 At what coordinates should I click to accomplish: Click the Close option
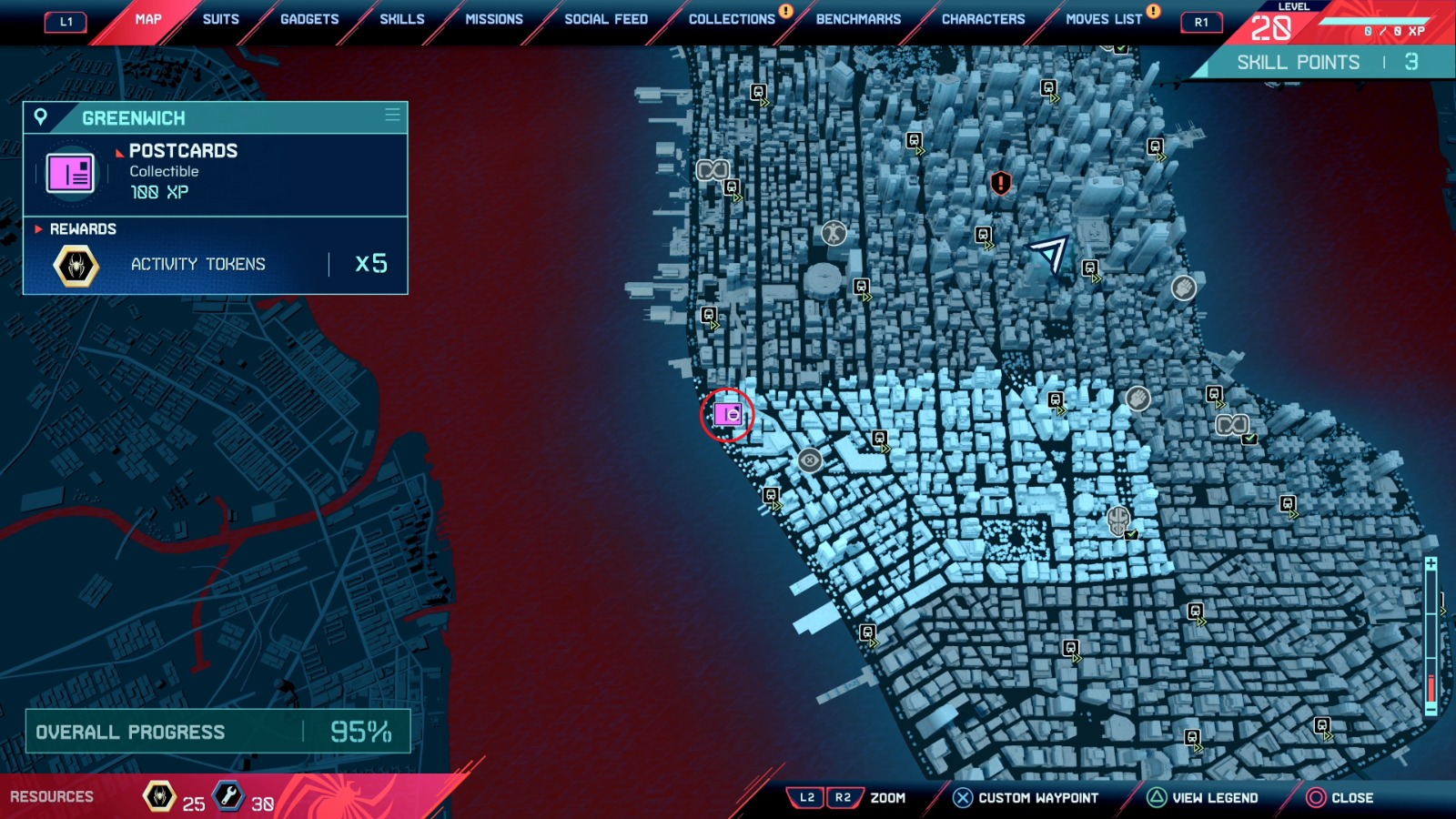(1340, 798)
